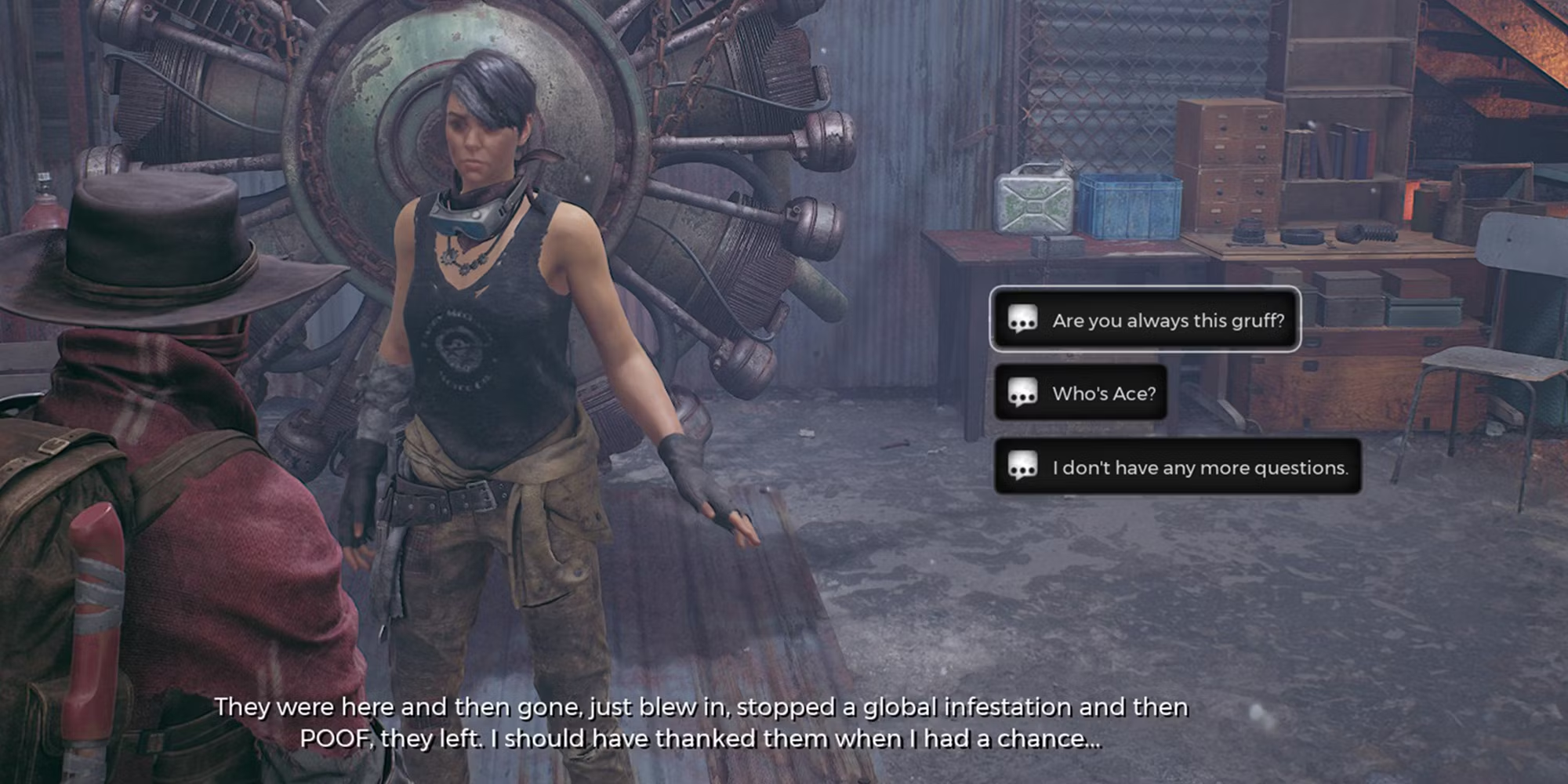
Task: Choose the "Who's Ace?" dialogue option
Action: point(1081,393)
